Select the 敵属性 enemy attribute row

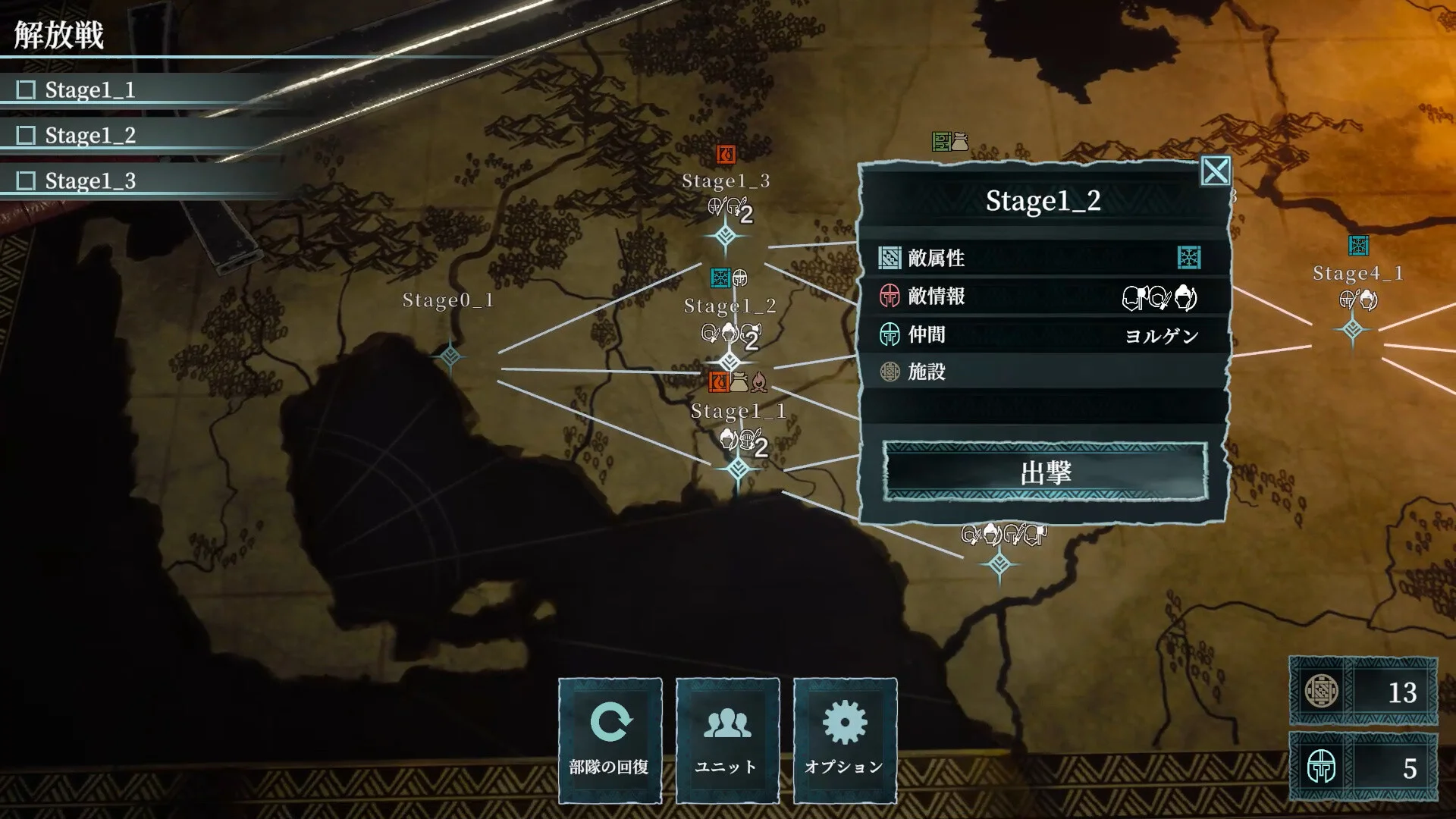[x=1042, y=258]
